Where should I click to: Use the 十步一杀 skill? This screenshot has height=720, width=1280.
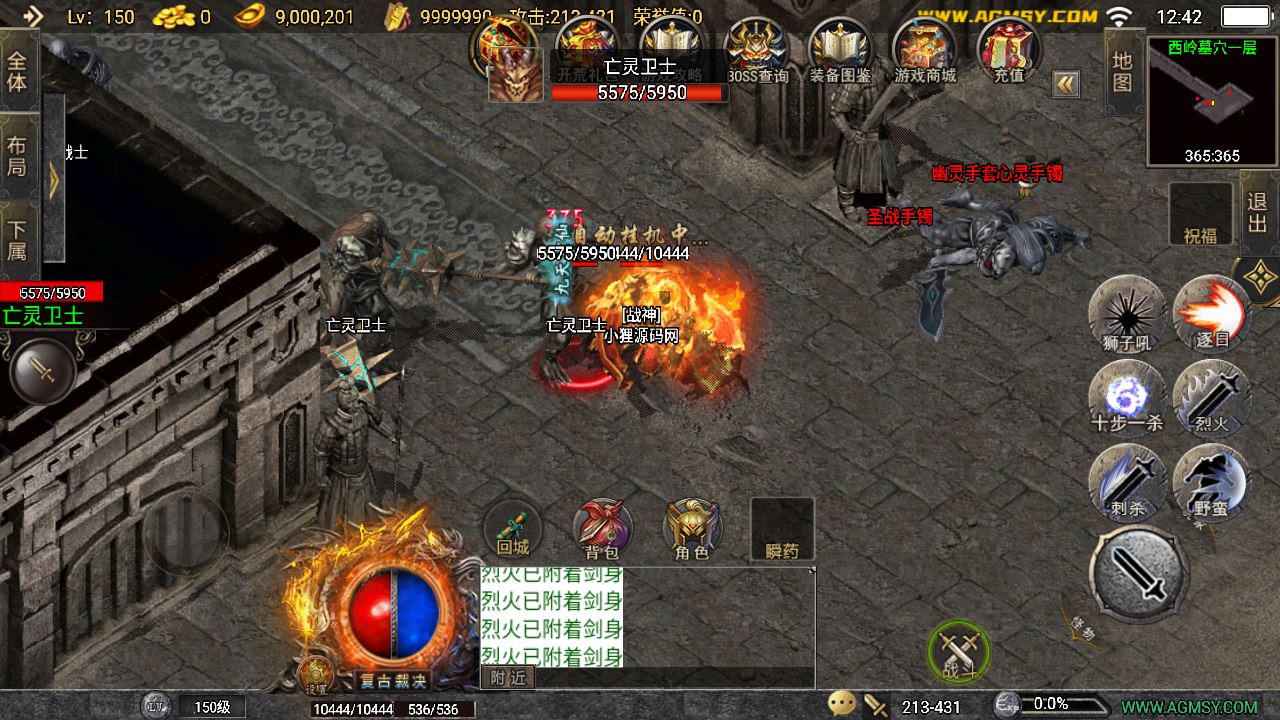point(1127,396)
